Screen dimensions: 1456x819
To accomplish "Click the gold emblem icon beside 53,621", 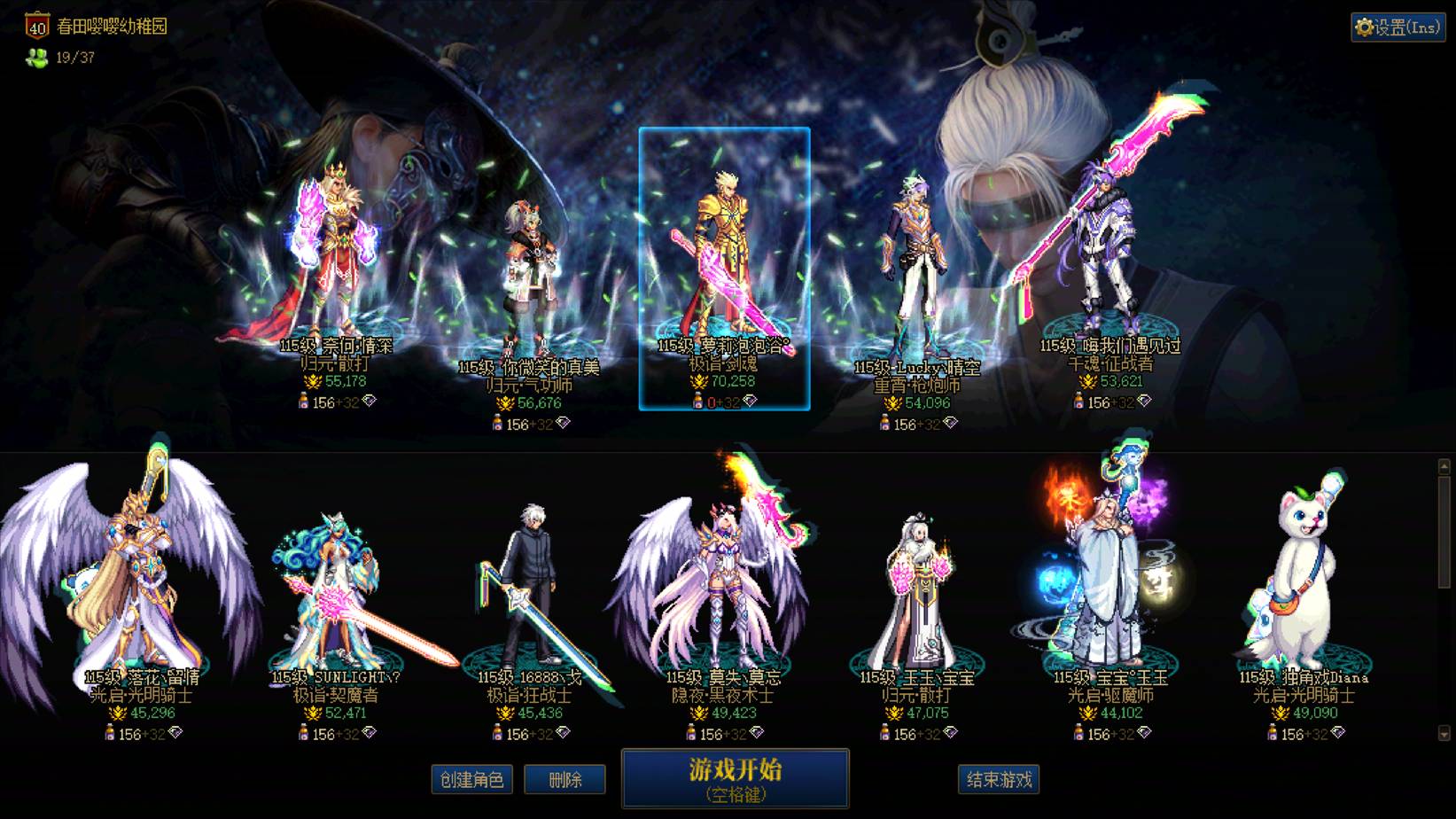I will (x=1089, y=383).
